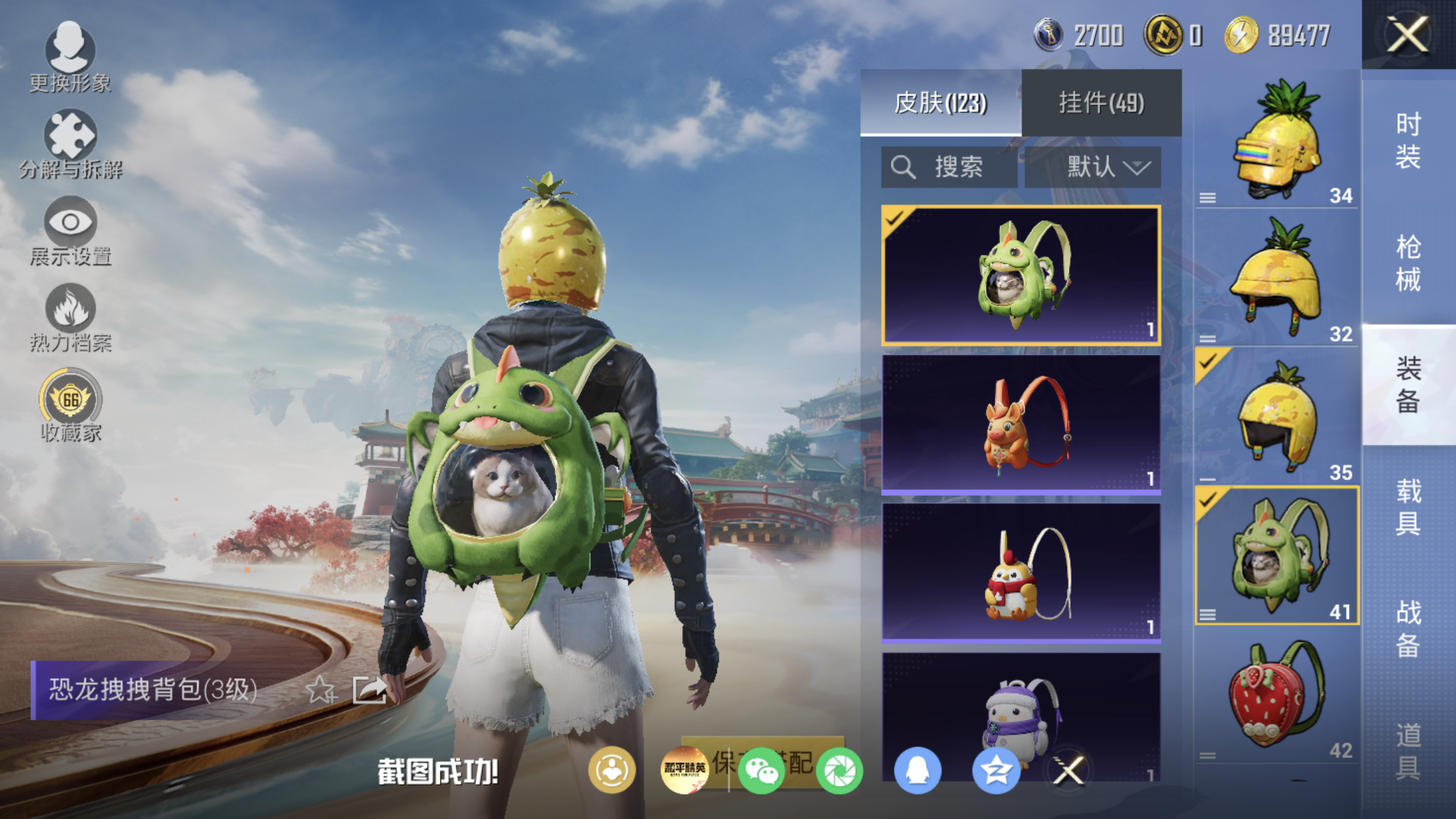Go to the 战备 category
The image size is (1456, 819).
(x=1408, y=628)
